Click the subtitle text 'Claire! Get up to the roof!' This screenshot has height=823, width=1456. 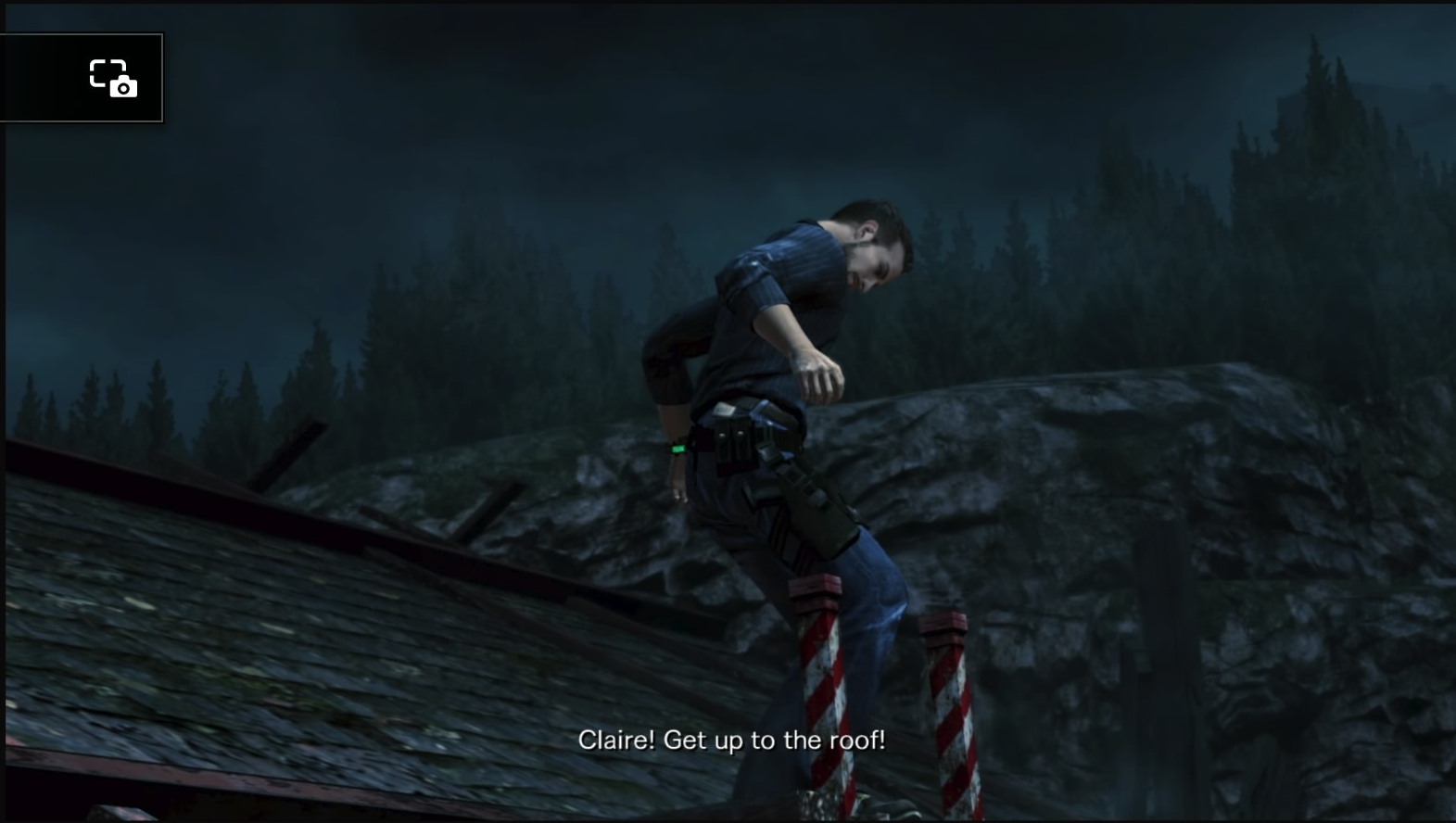733,740
